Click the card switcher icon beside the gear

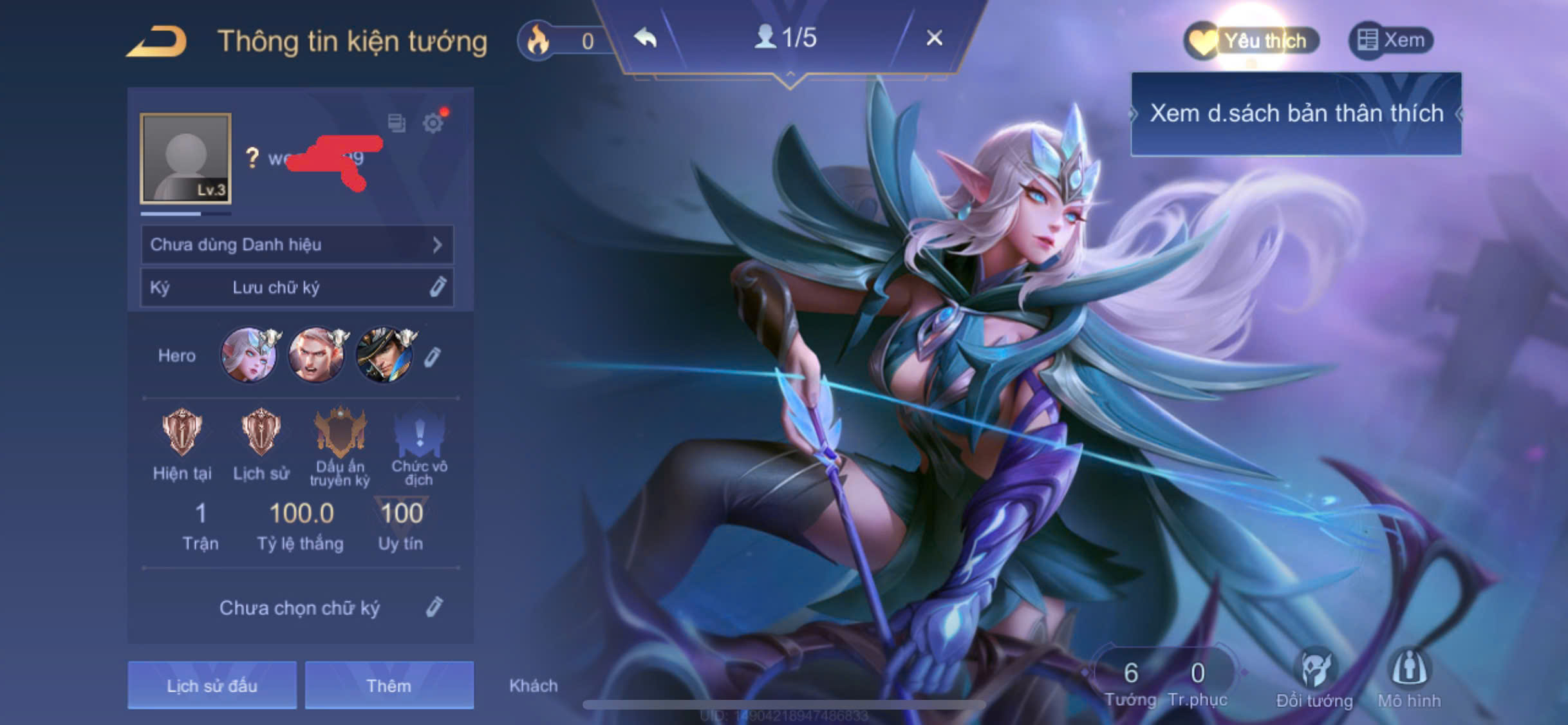[x=397, y=123]
